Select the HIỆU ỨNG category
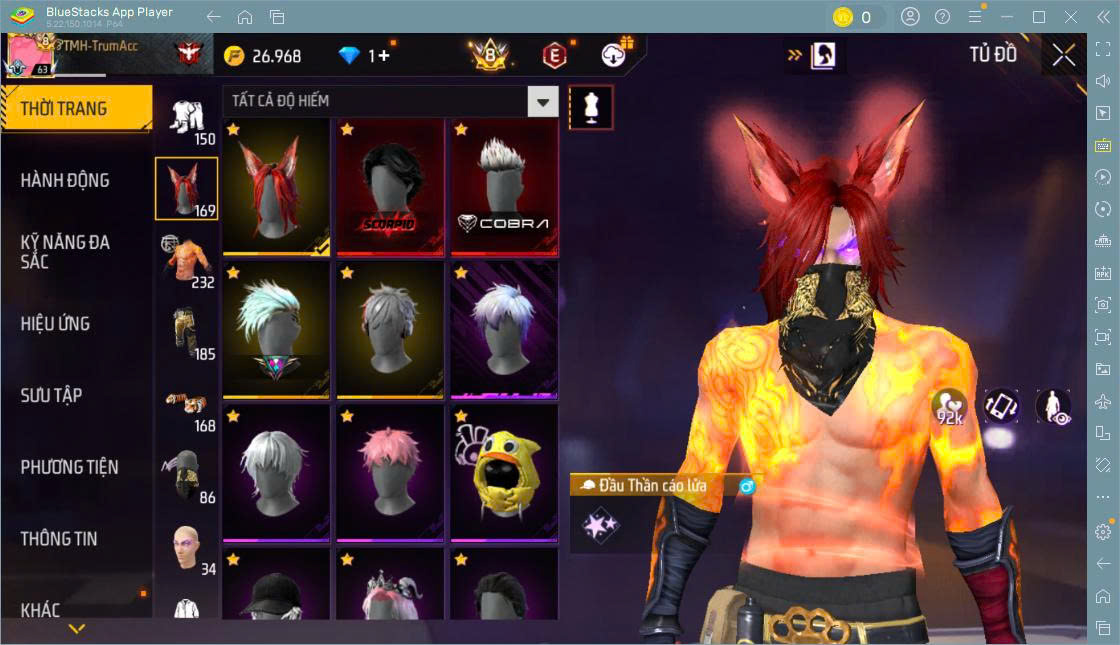1120x645 pixels. (56, 324)
